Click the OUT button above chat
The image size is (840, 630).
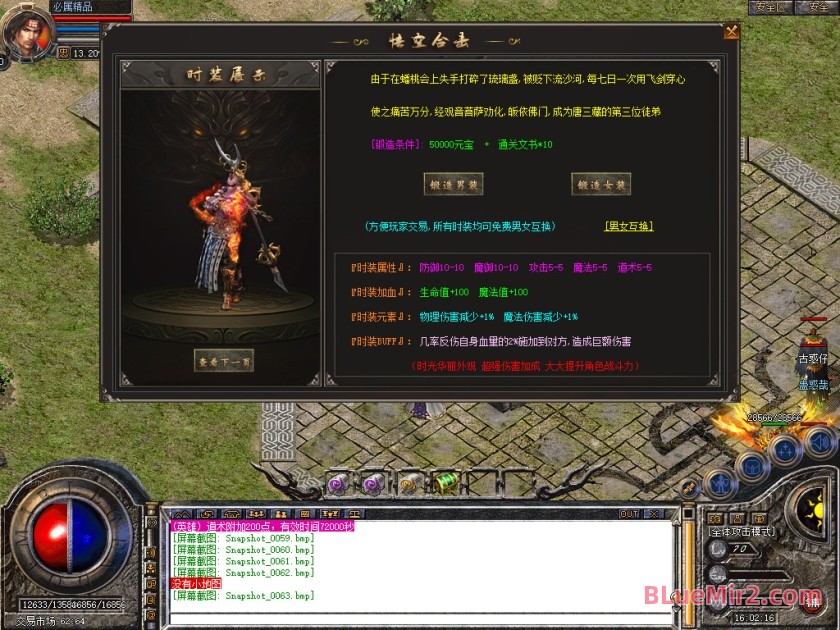[x=629, y=514]
